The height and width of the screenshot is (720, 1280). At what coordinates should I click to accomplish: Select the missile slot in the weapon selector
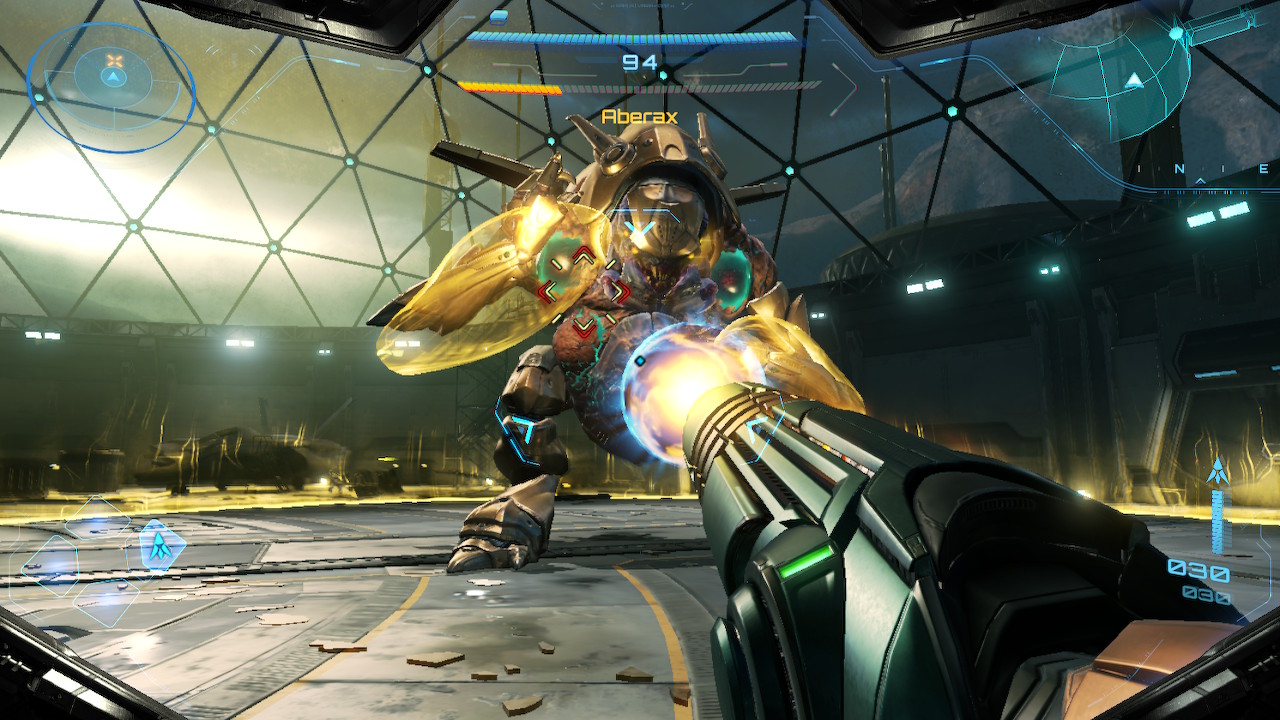pyautogui.click(x=158, y=545)
